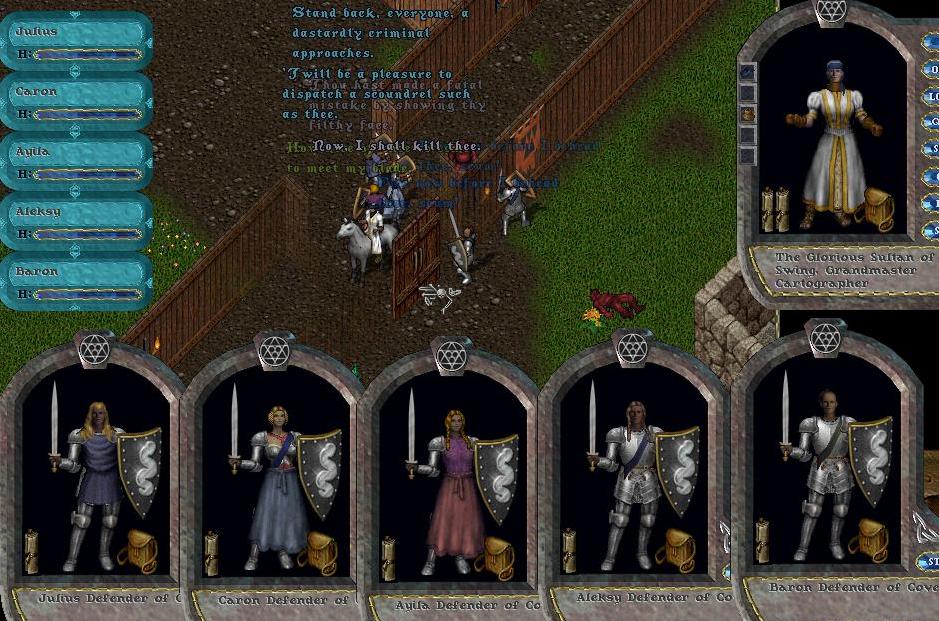Open Julius's backpack on his paperdoll
This screenshot has height=621, width=939.
(x=137, y=551)
